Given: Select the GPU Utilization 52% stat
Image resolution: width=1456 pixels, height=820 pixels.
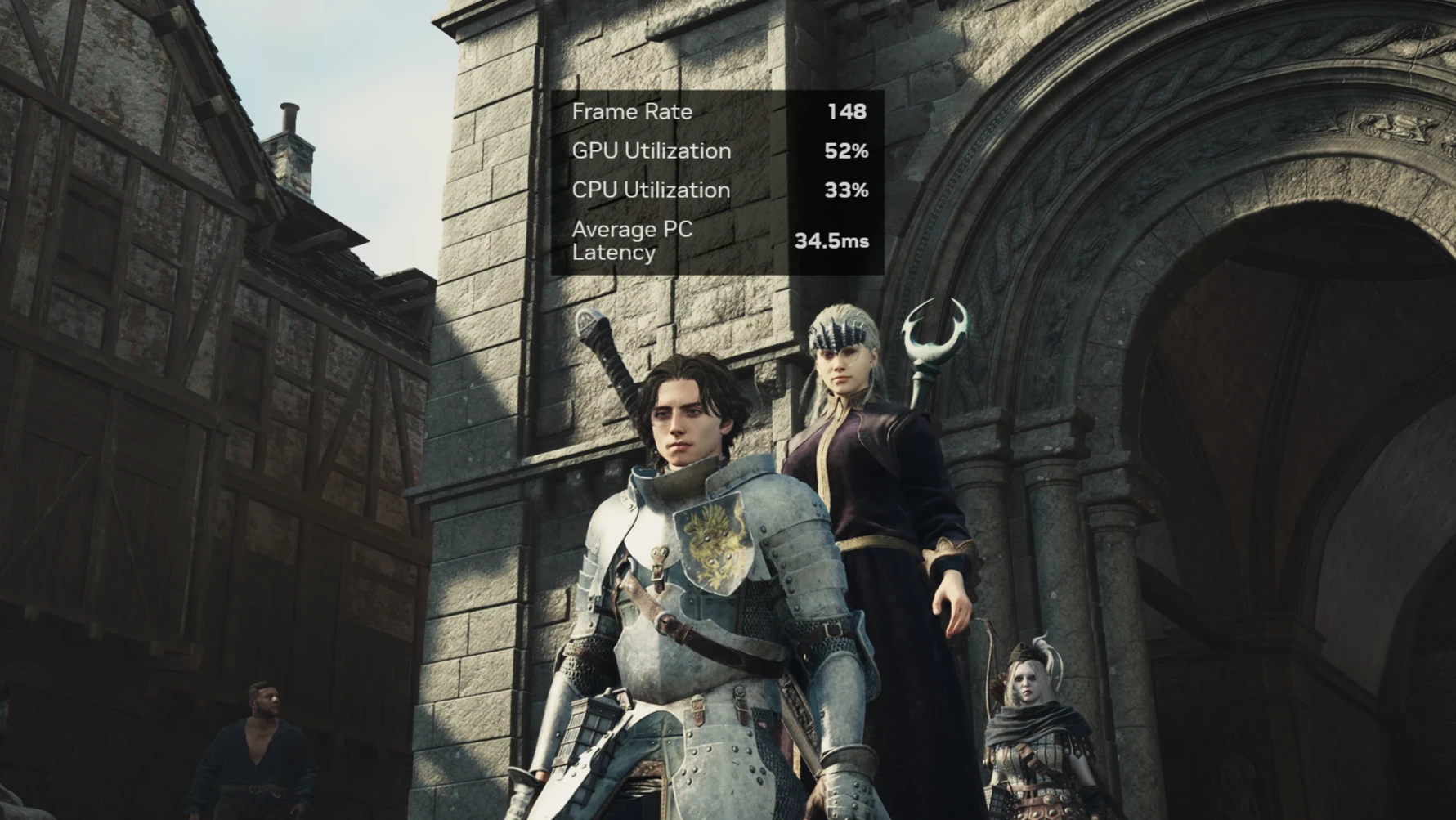Looking at the screenshot, I should point(847,150).
